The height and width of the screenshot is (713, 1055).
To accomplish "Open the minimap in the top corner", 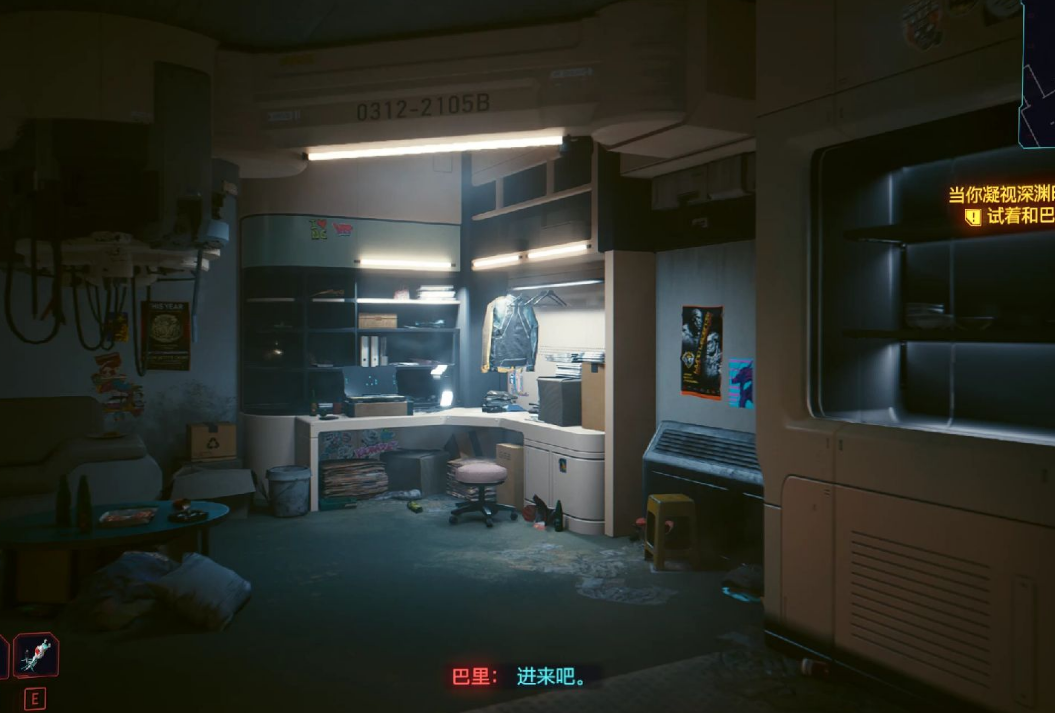I will pyautogui.click(x=1038, y=70).
